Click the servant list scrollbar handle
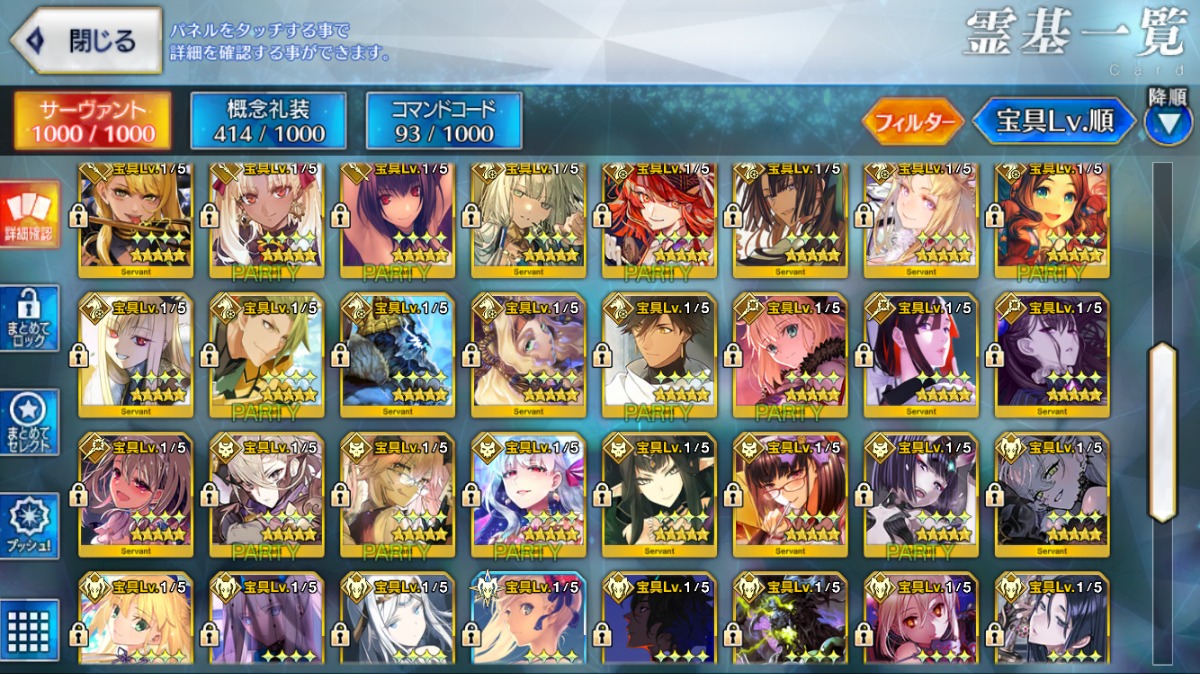The image size is (1200, 674). (1162, 432)
